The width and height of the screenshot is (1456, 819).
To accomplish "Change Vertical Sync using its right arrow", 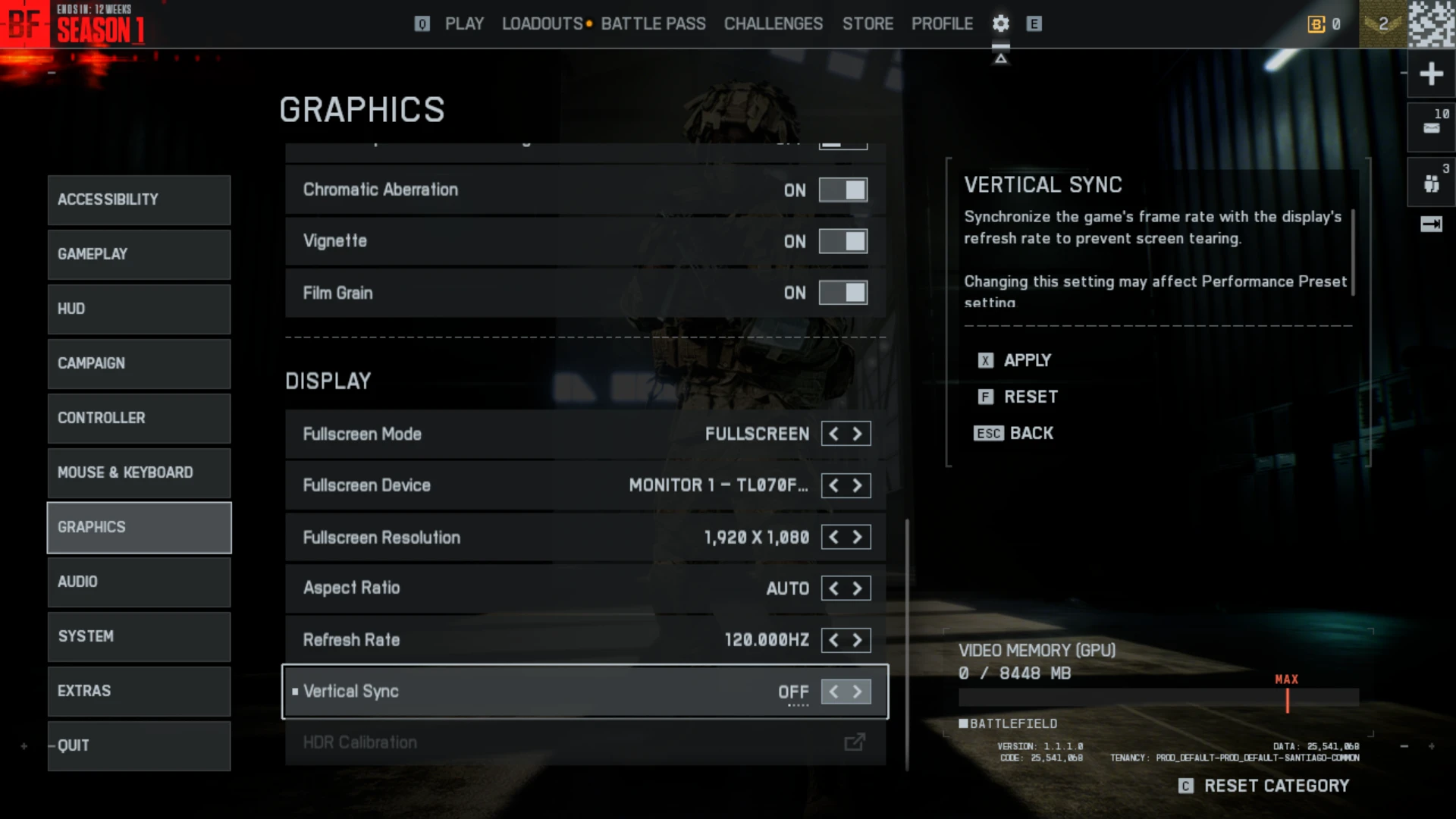I will (x=858, y=692).
